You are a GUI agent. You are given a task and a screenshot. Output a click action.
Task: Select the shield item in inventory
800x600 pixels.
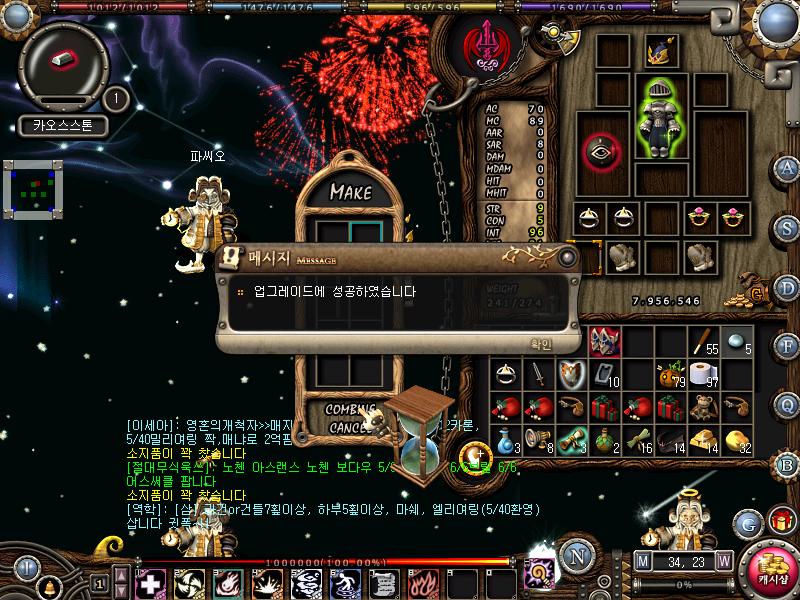point(571,375)
